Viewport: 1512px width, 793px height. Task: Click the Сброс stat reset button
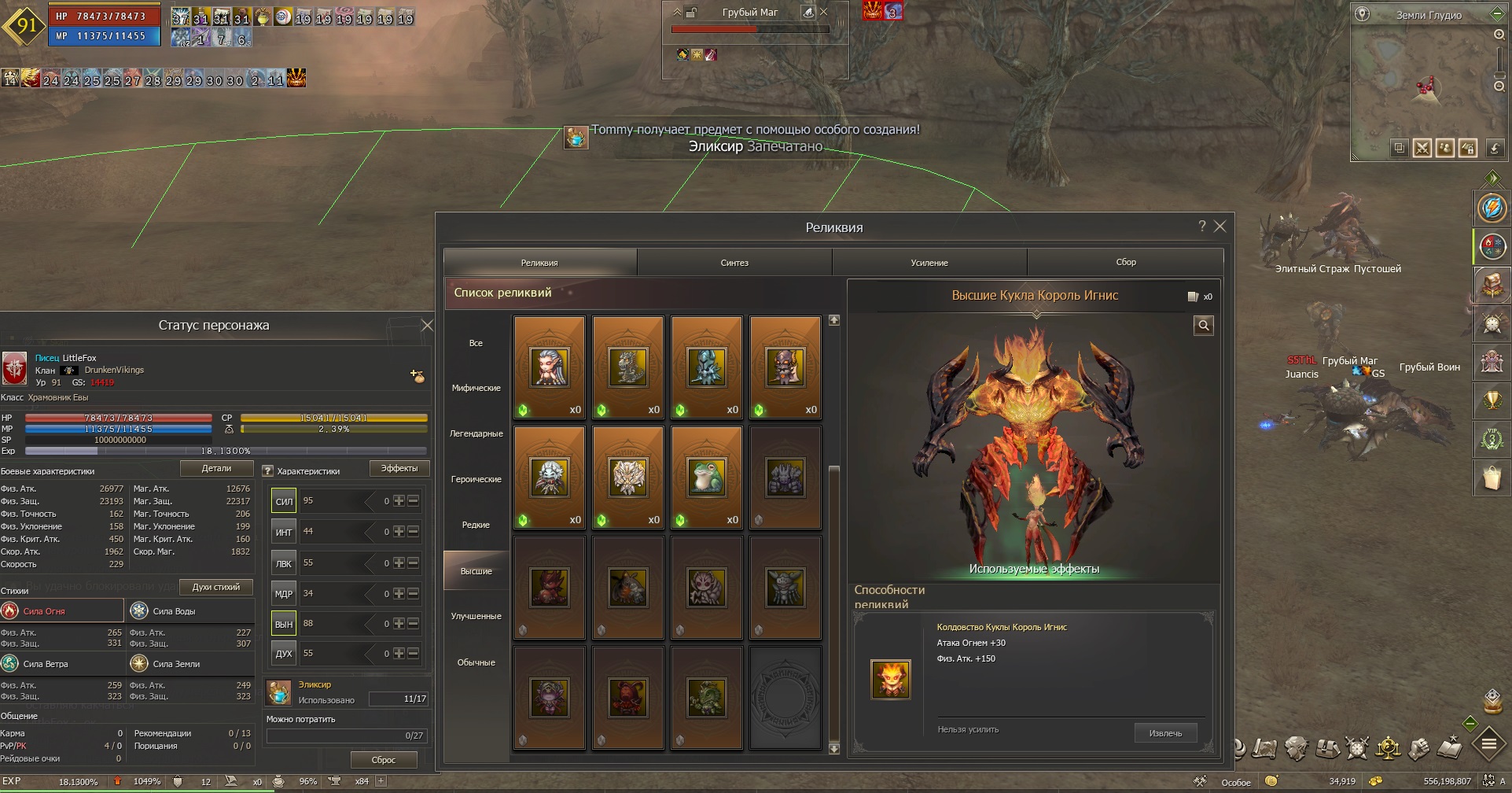tap(384, 760)
